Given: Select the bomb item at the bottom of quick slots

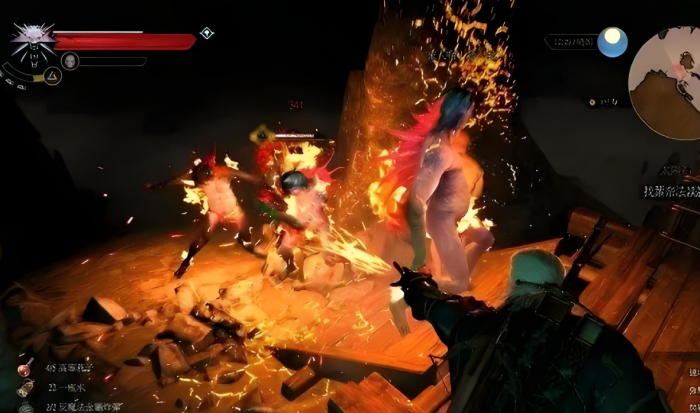Looking at the screenshot, I should click(24, 406).
